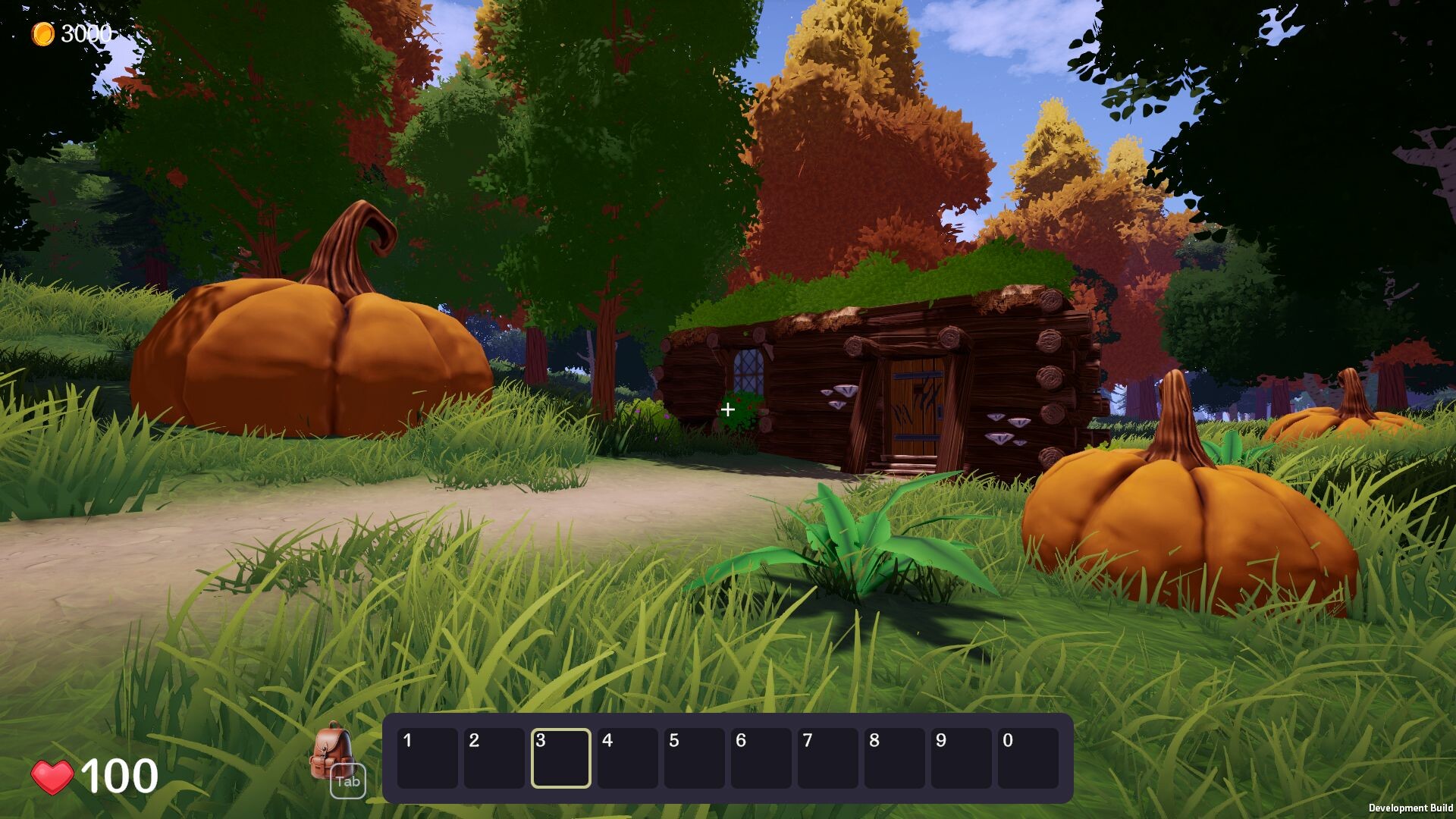Click the highlighted hotbar slot 3

pyautogui.click(x=560, y=760)
